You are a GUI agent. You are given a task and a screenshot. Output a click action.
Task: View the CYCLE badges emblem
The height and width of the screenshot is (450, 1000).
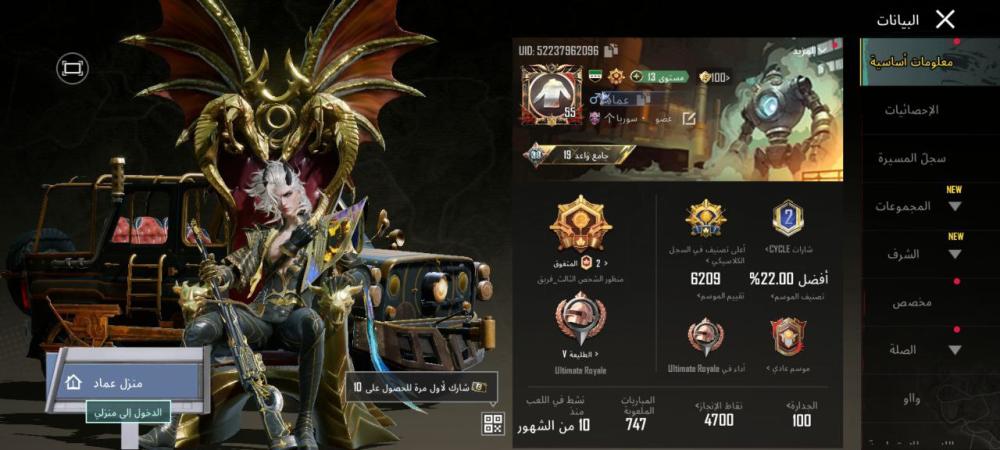788,218
